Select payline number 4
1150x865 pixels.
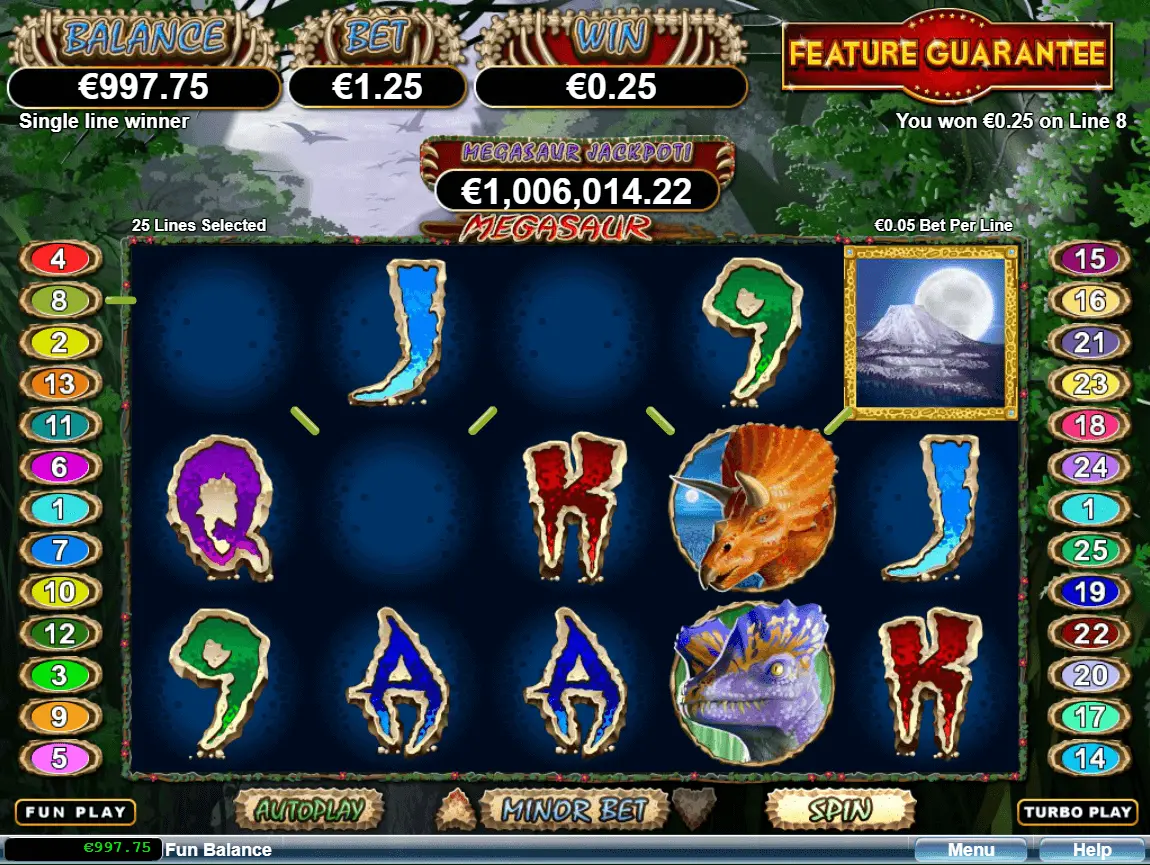point(59,260)
